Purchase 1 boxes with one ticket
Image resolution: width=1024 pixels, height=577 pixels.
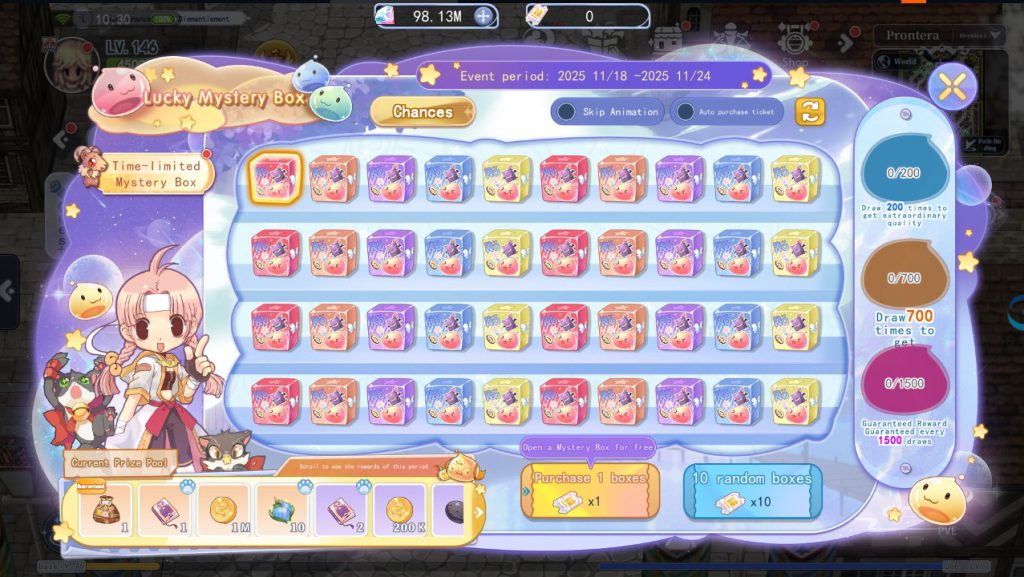[x=590, y=491]
